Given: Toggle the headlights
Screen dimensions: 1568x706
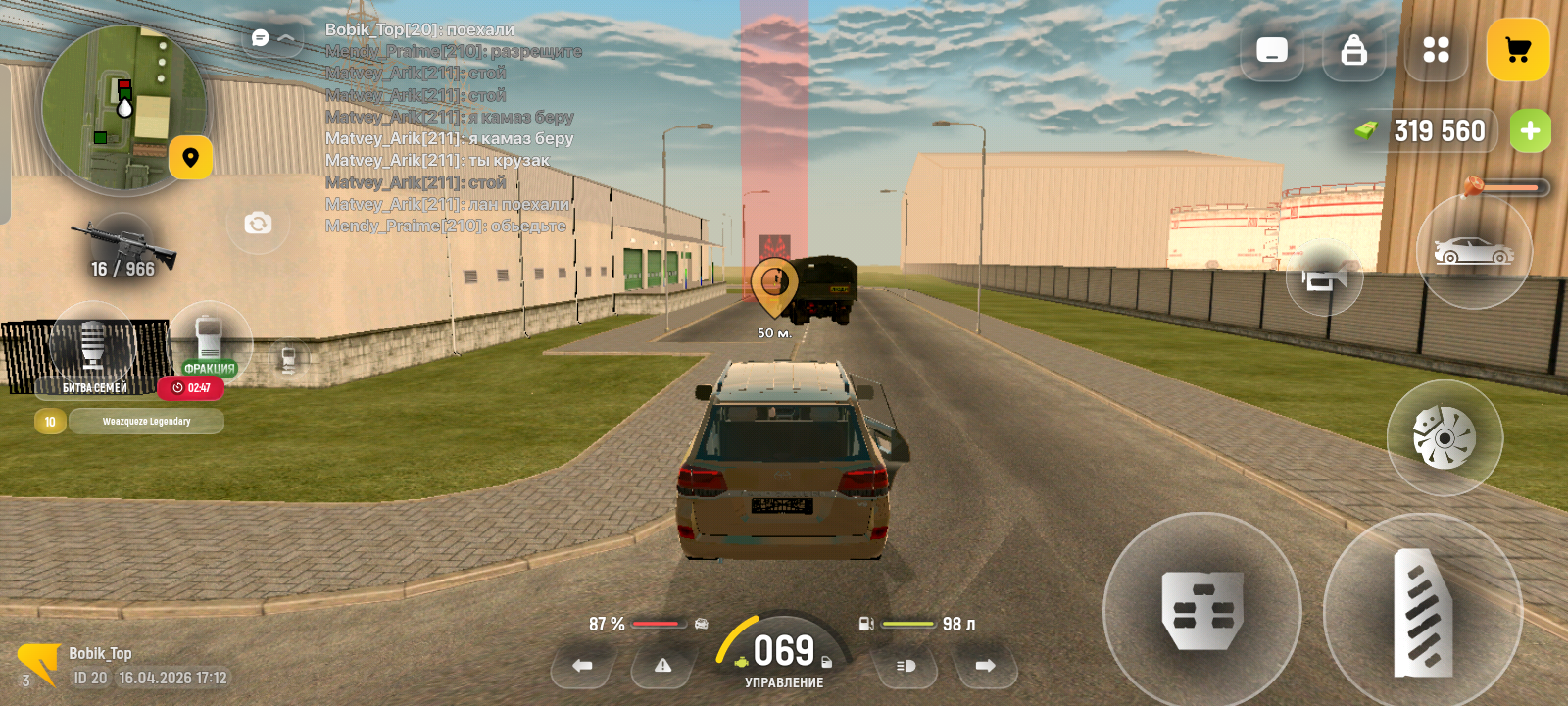Looking at the screenshot, I should point(906,666).
